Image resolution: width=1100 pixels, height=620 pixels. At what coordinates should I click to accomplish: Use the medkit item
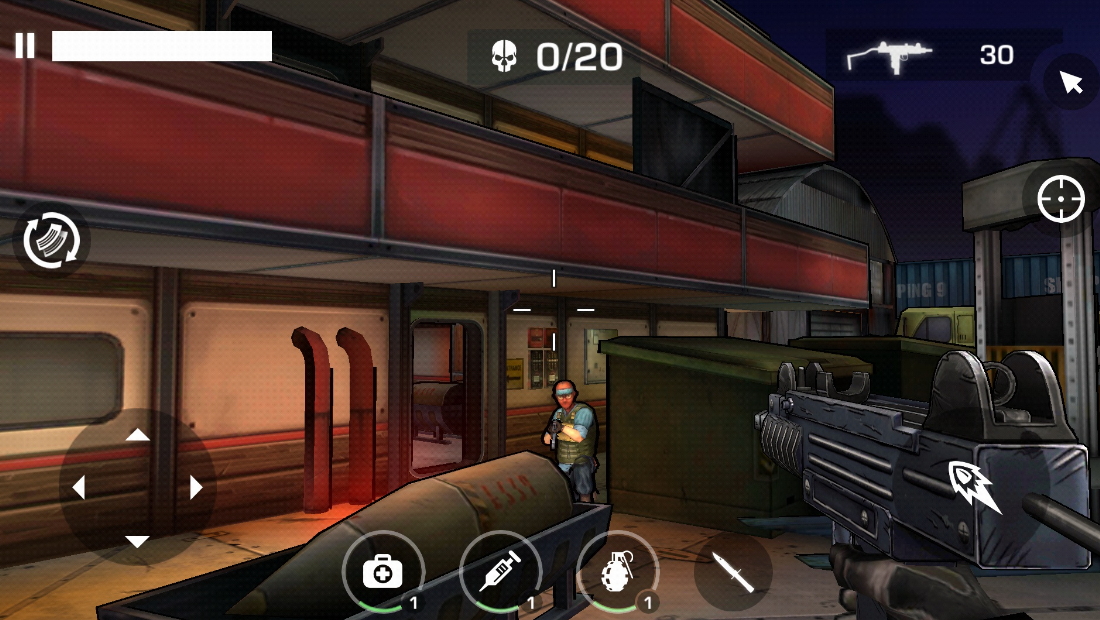point(382,572)
